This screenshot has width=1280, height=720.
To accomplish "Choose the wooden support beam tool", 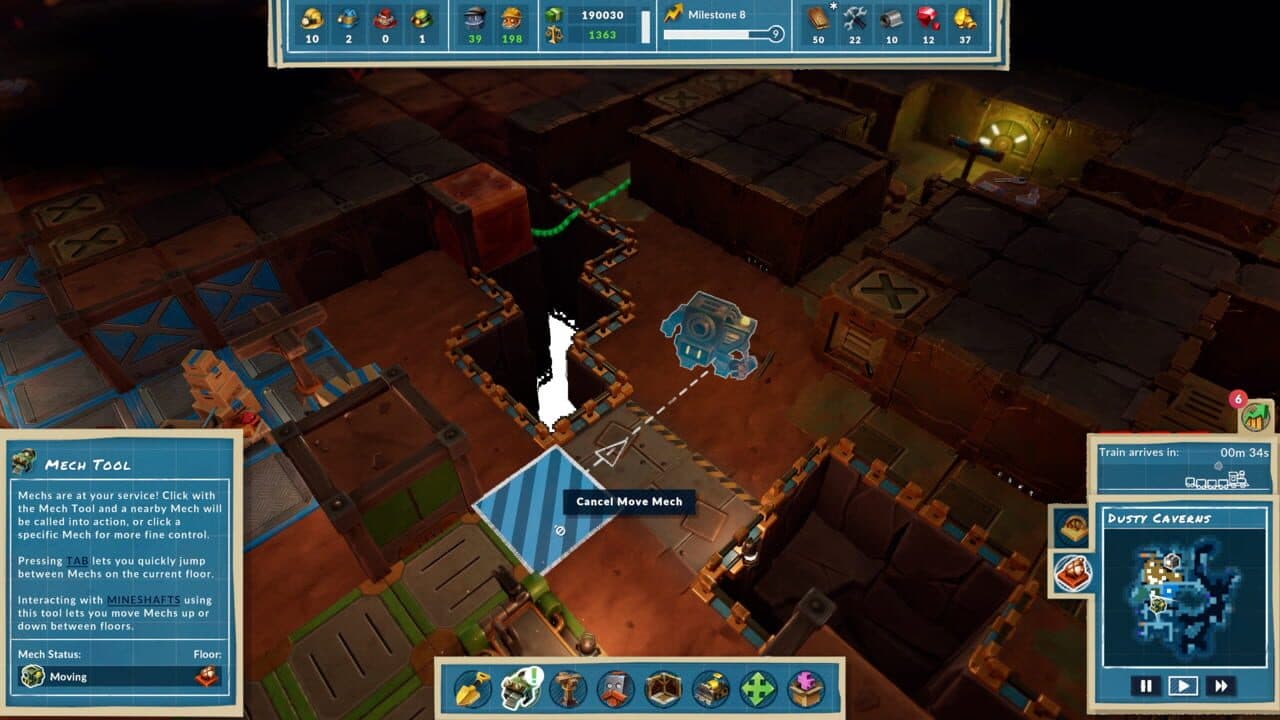I will 568,689.
